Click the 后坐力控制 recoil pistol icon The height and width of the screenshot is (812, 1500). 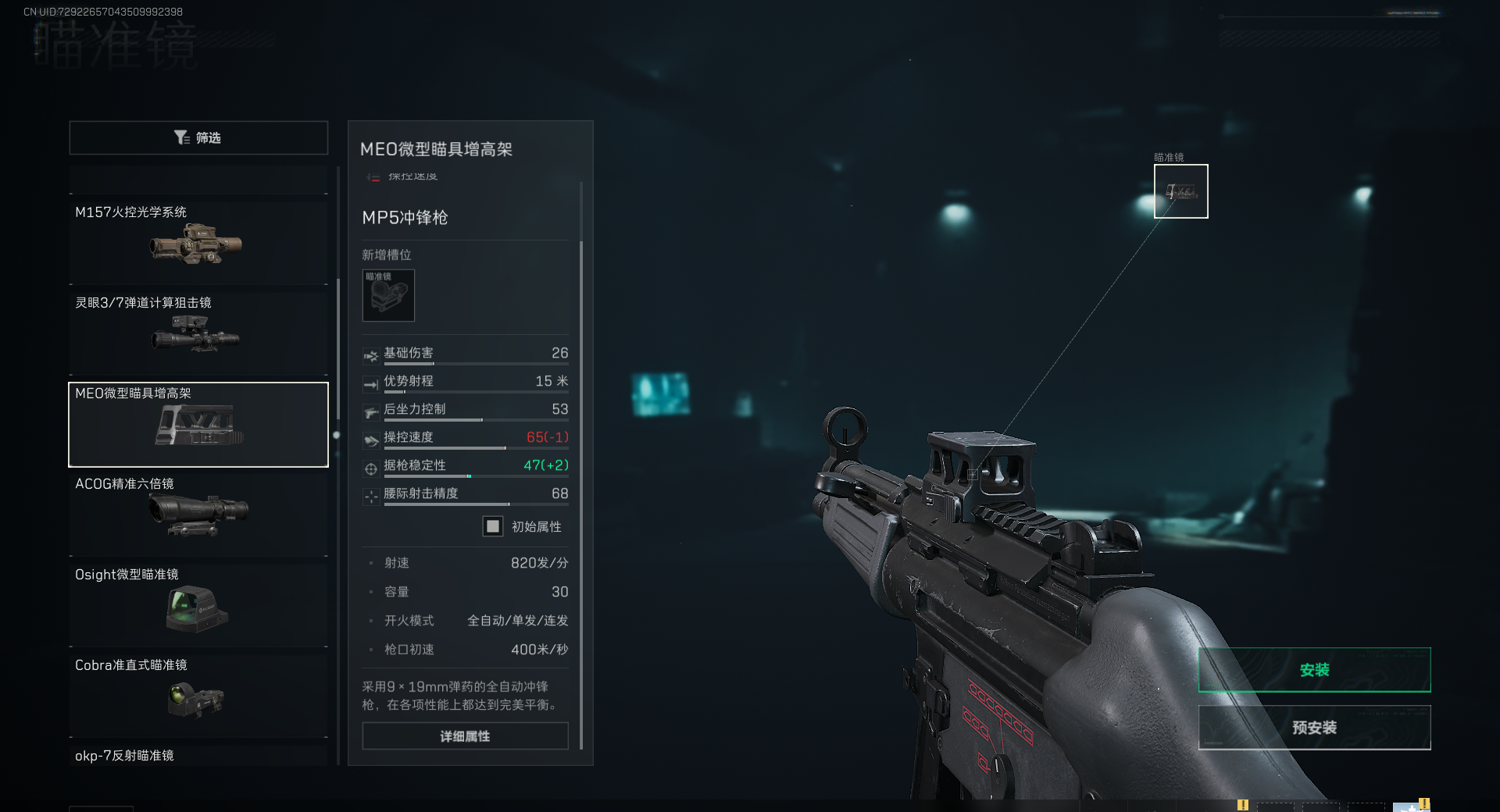pos(371,411)
